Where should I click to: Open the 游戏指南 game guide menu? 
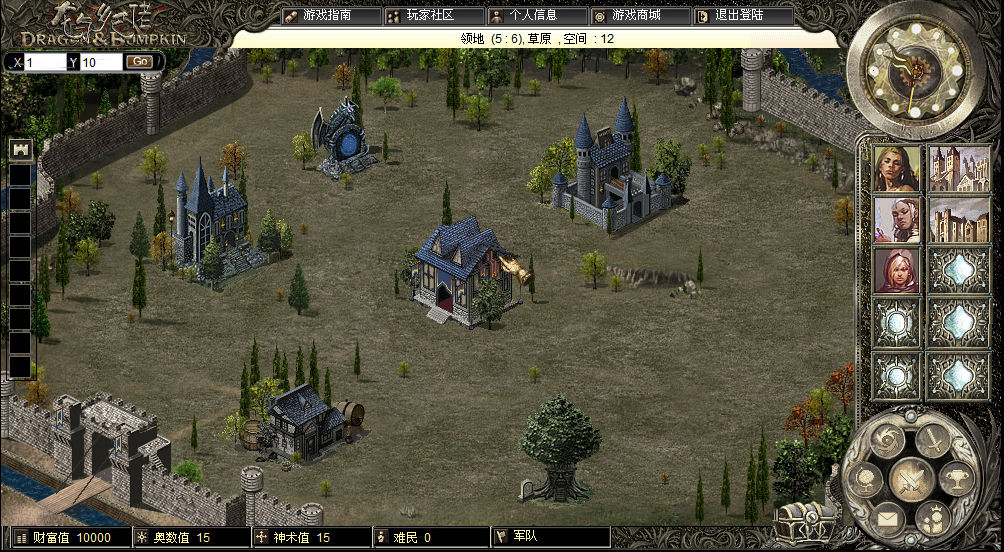pos(331,16)
